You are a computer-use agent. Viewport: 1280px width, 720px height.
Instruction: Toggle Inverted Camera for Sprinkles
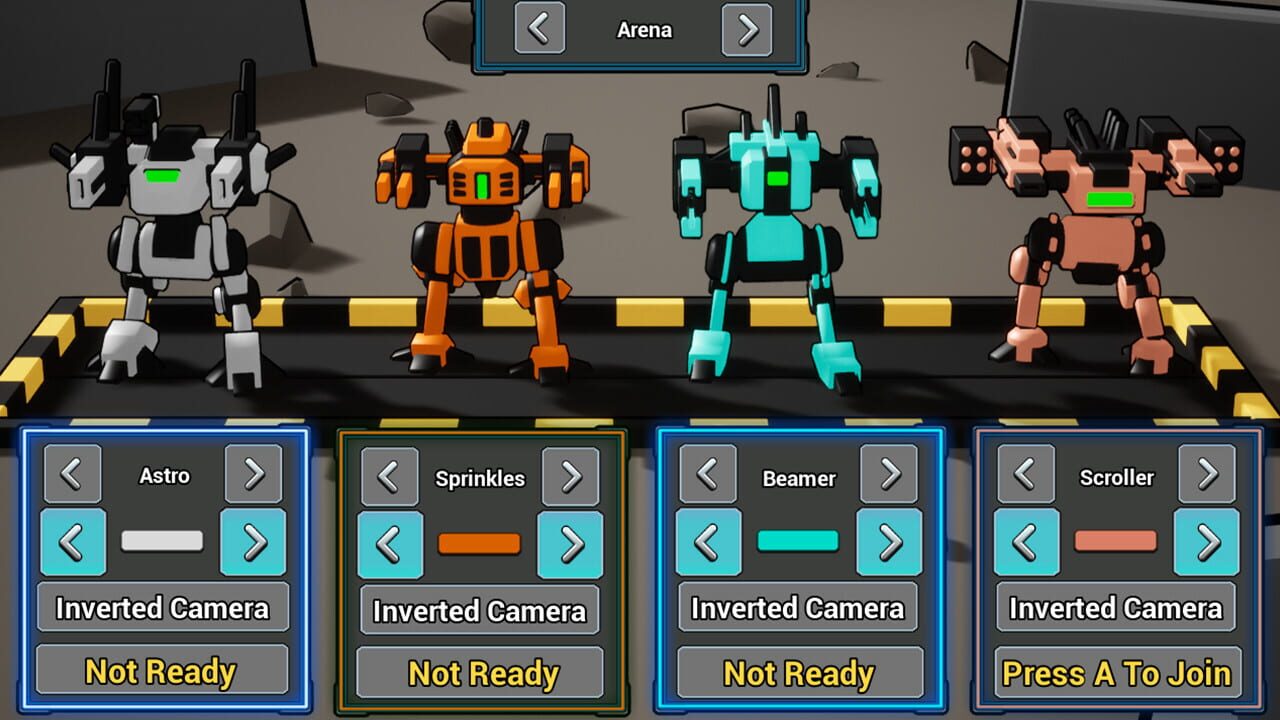(x=480, y=611)
